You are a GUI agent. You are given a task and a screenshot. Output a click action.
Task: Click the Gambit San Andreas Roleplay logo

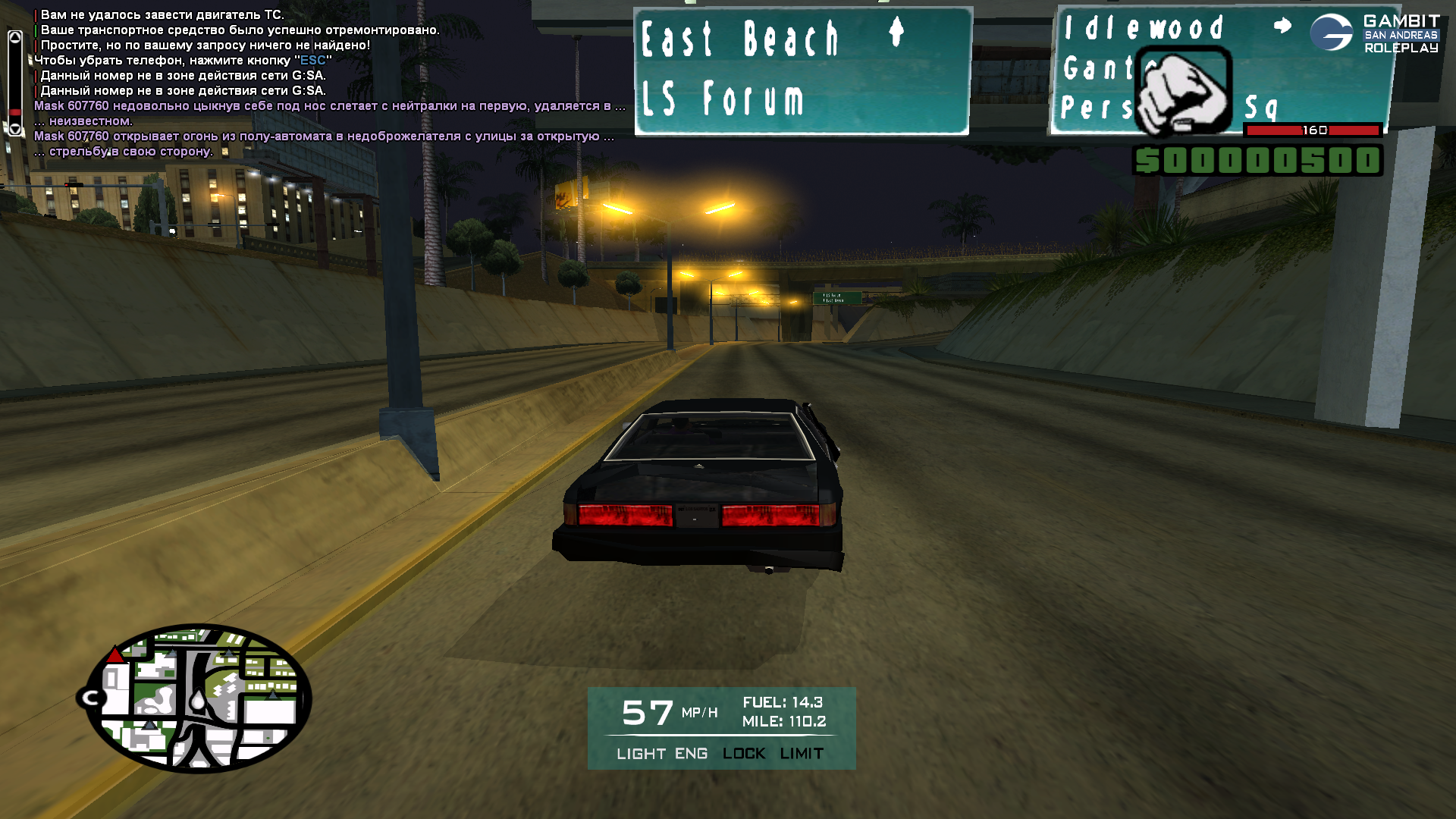coord(1374,34)
